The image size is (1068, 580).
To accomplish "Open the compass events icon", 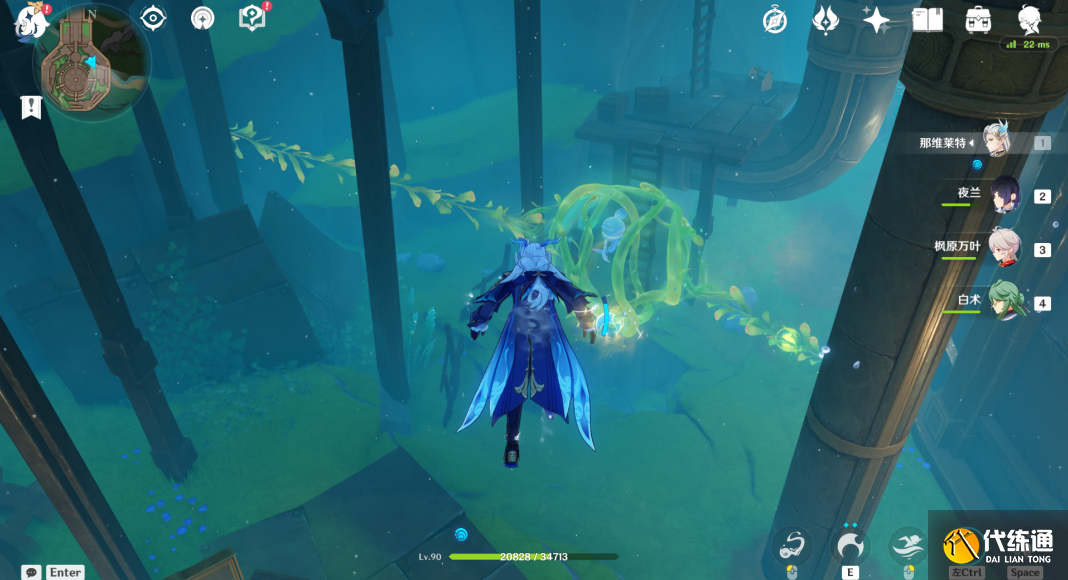I will (774, 20).
